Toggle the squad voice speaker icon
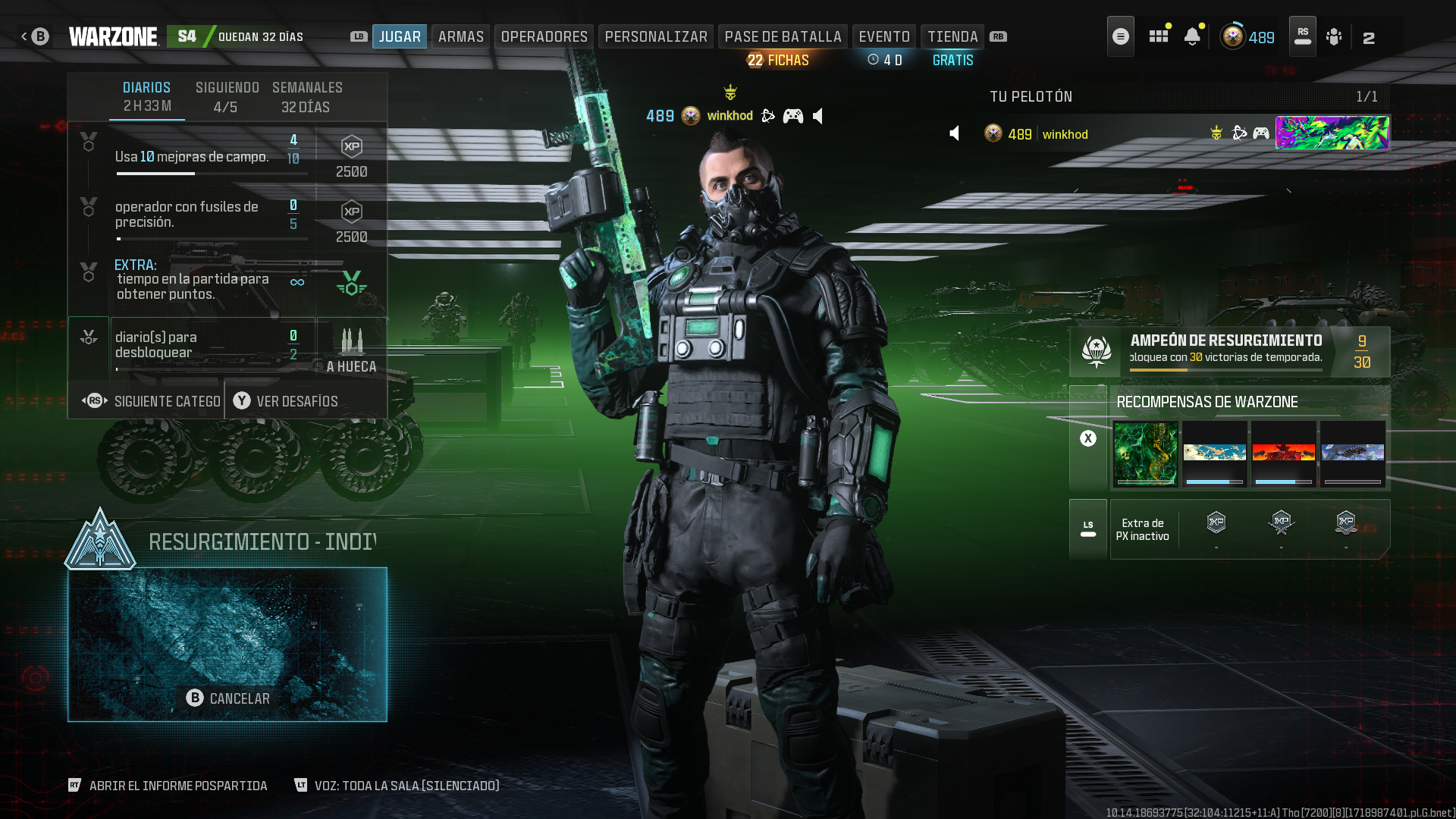Screen dimensions: 1456x819 (x=955, y=134)
